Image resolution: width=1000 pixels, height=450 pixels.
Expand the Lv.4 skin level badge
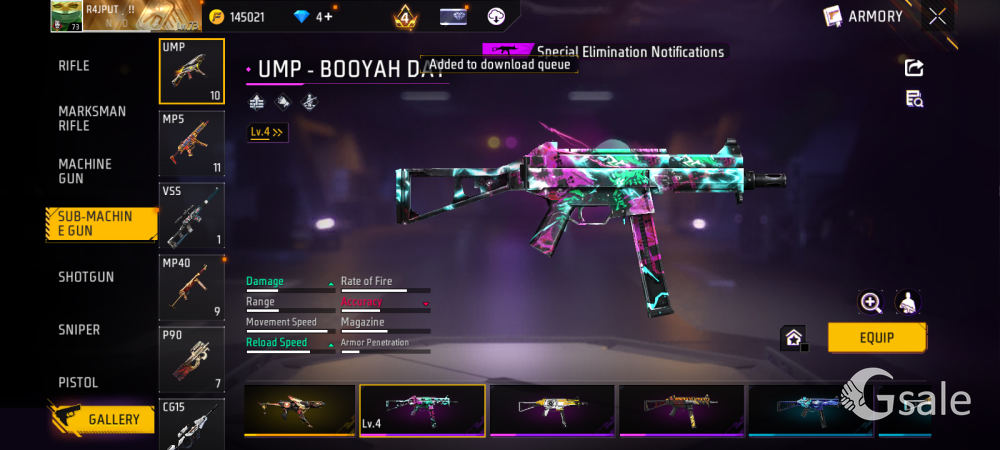[x=267, y=132]
